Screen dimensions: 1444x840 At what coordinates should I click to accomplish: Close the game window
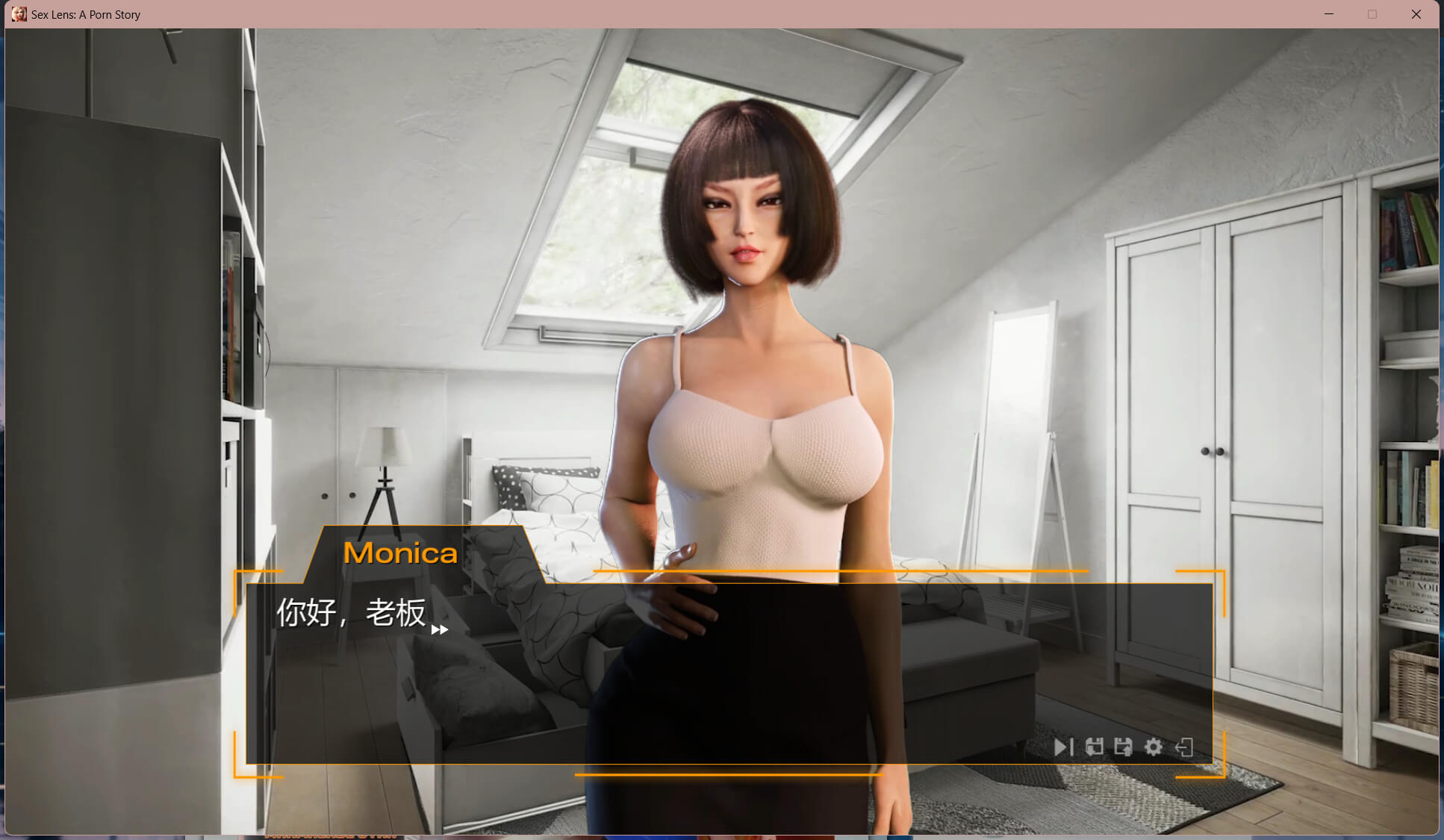(x=1416, y=14)
